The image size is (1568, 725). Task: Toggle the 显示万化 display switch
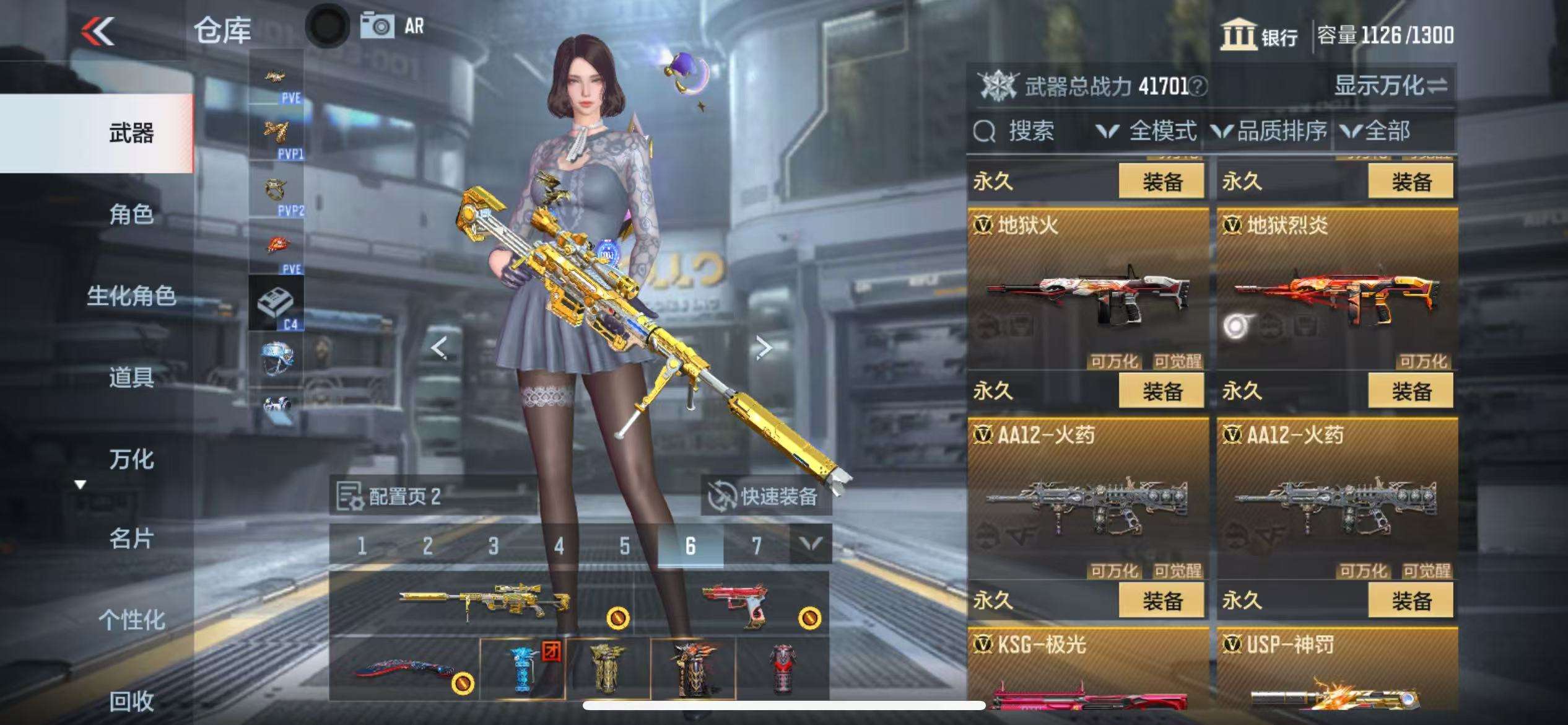[1390, 86]
